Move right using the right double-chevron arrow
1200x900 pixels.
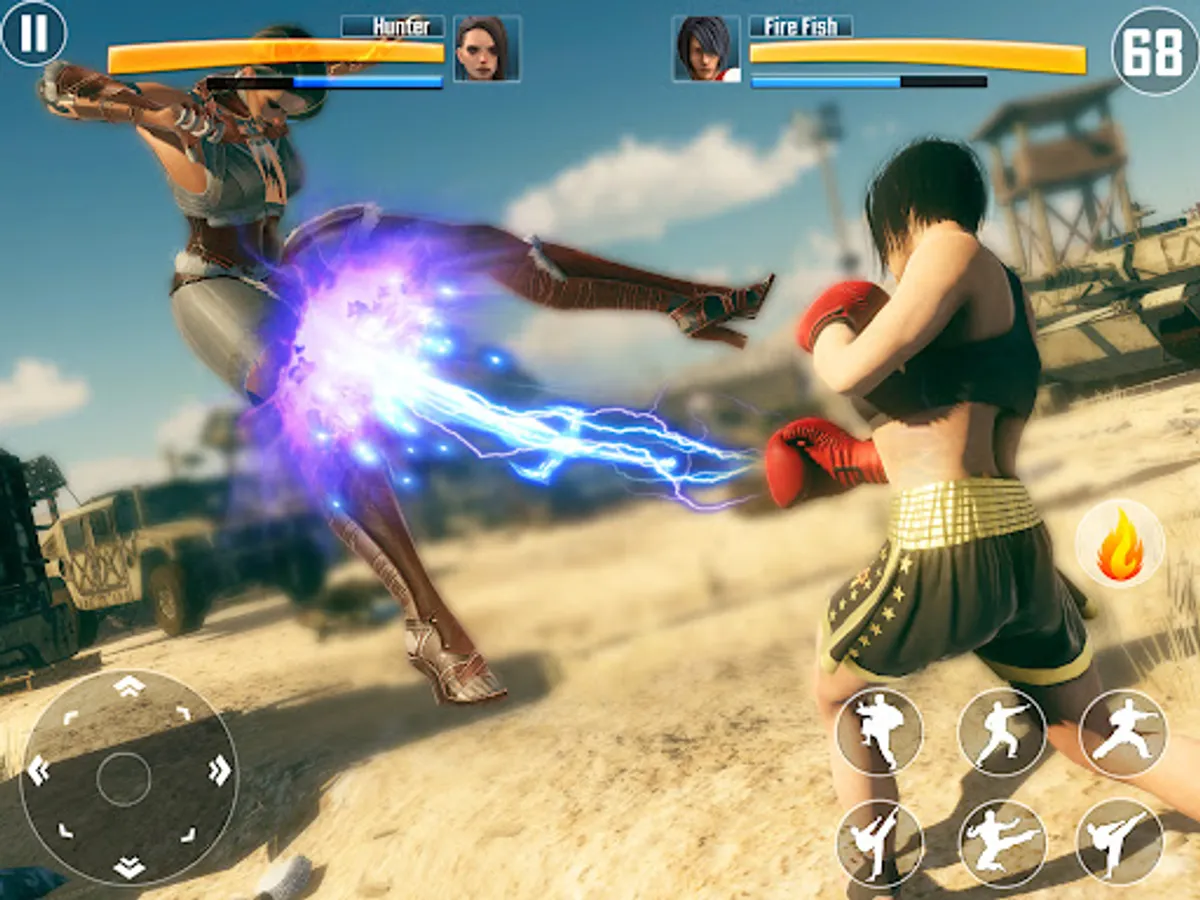[219, 770]
